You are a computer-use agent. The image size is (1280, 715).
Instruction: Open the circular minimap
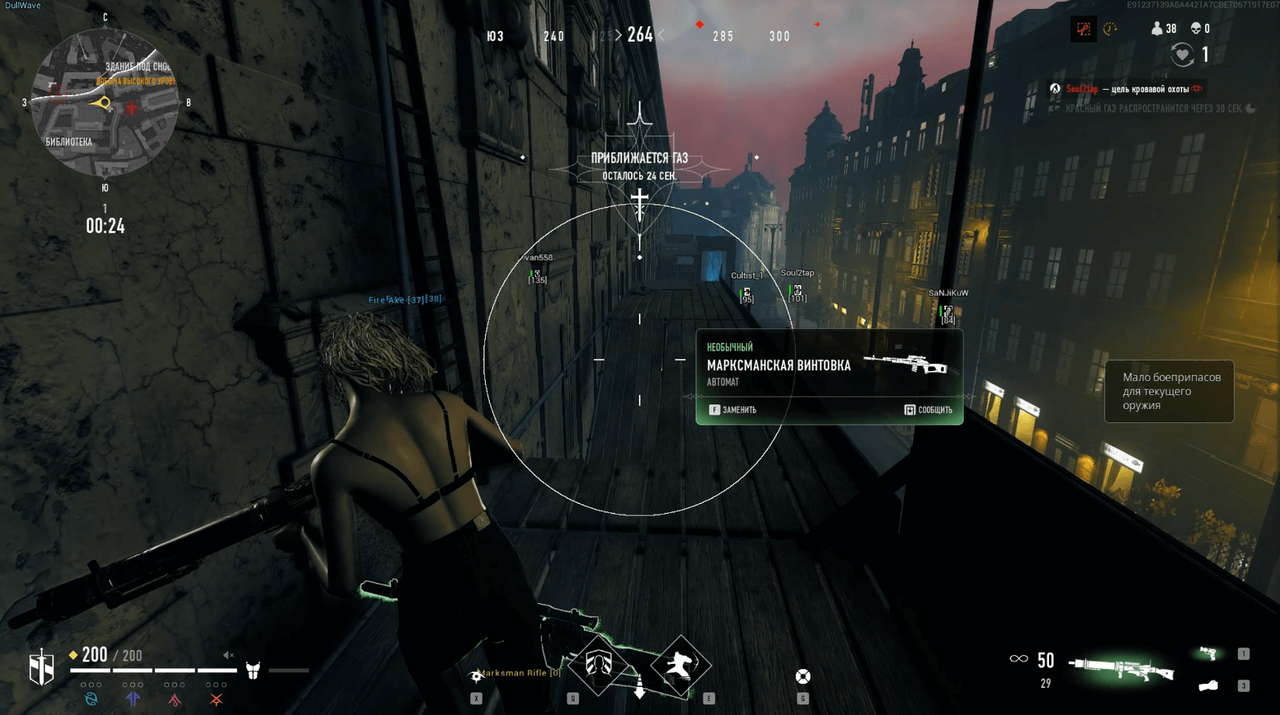[x=104, y=102]
